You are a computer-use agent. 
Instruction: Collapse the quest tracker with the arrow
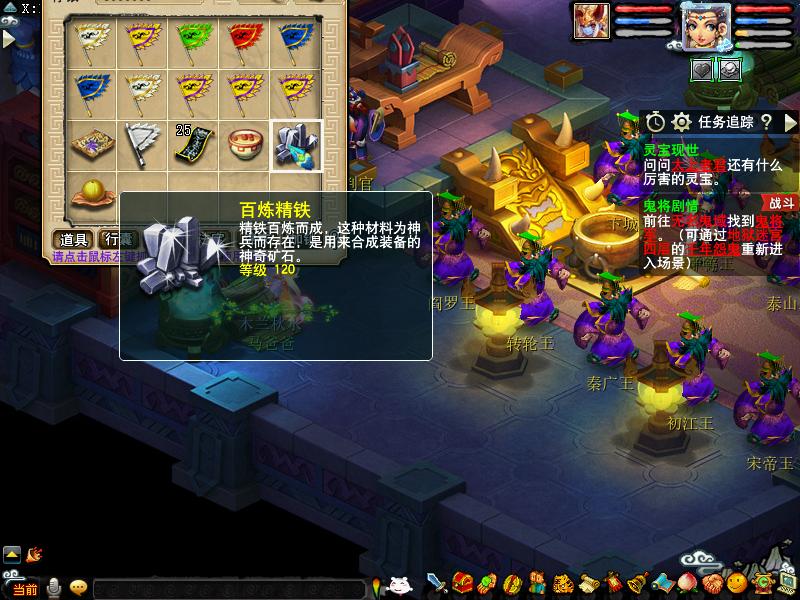point(788,122)
